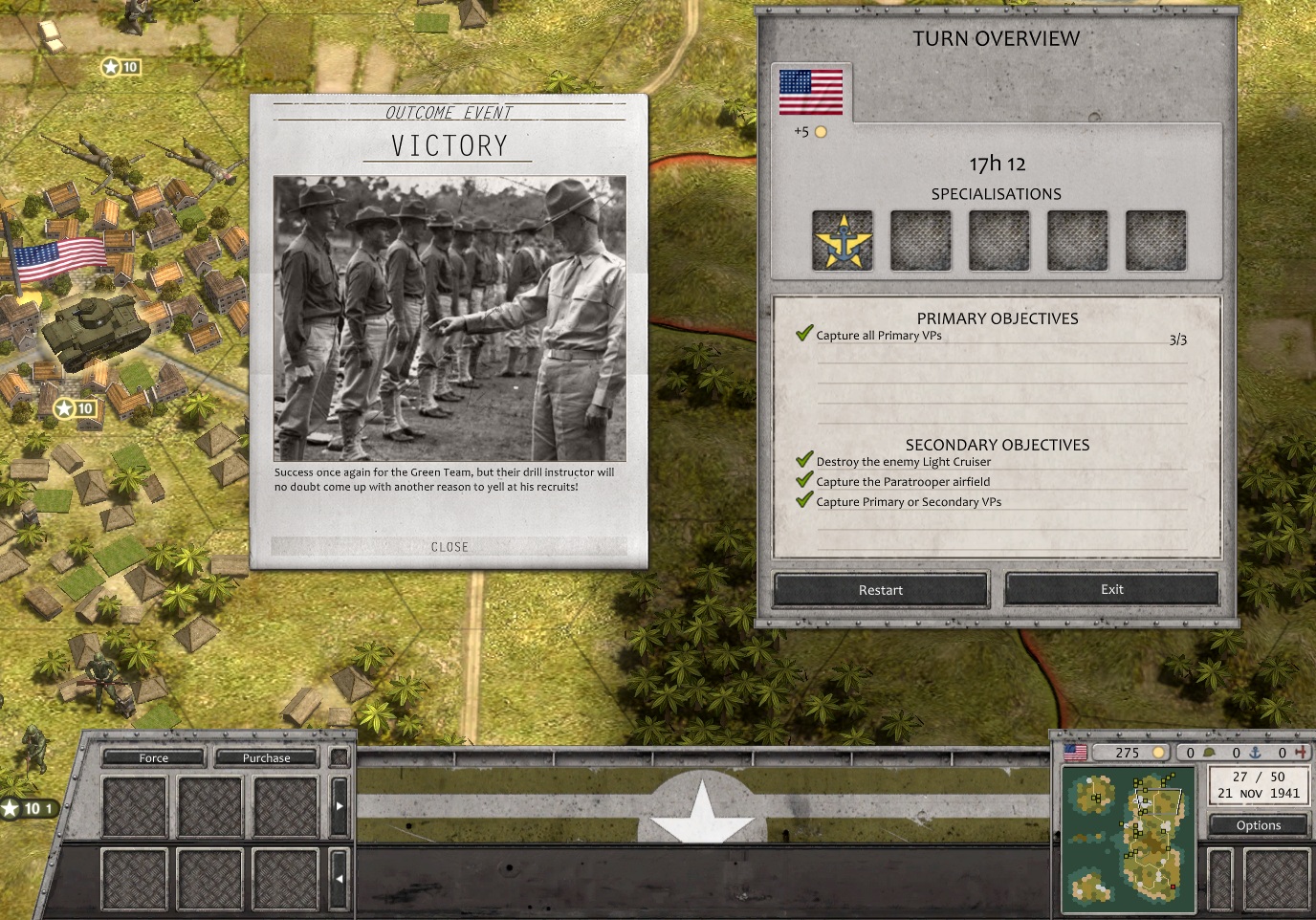Exit from the Turn Overview panel
The image size is (1316, 920).
point(1111,589)
